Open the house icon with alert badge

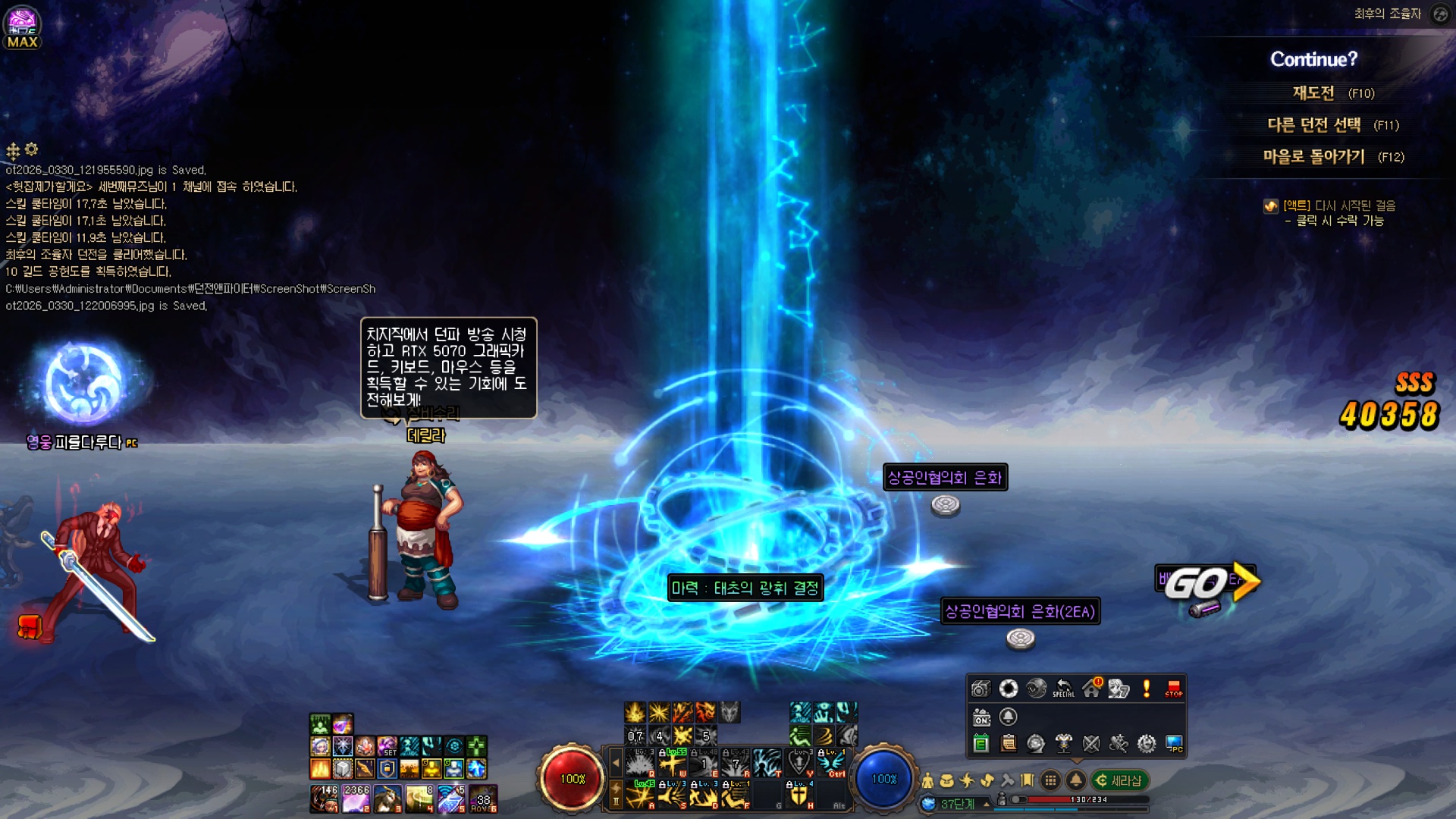pyautogui.click(x=1092, y=689)
